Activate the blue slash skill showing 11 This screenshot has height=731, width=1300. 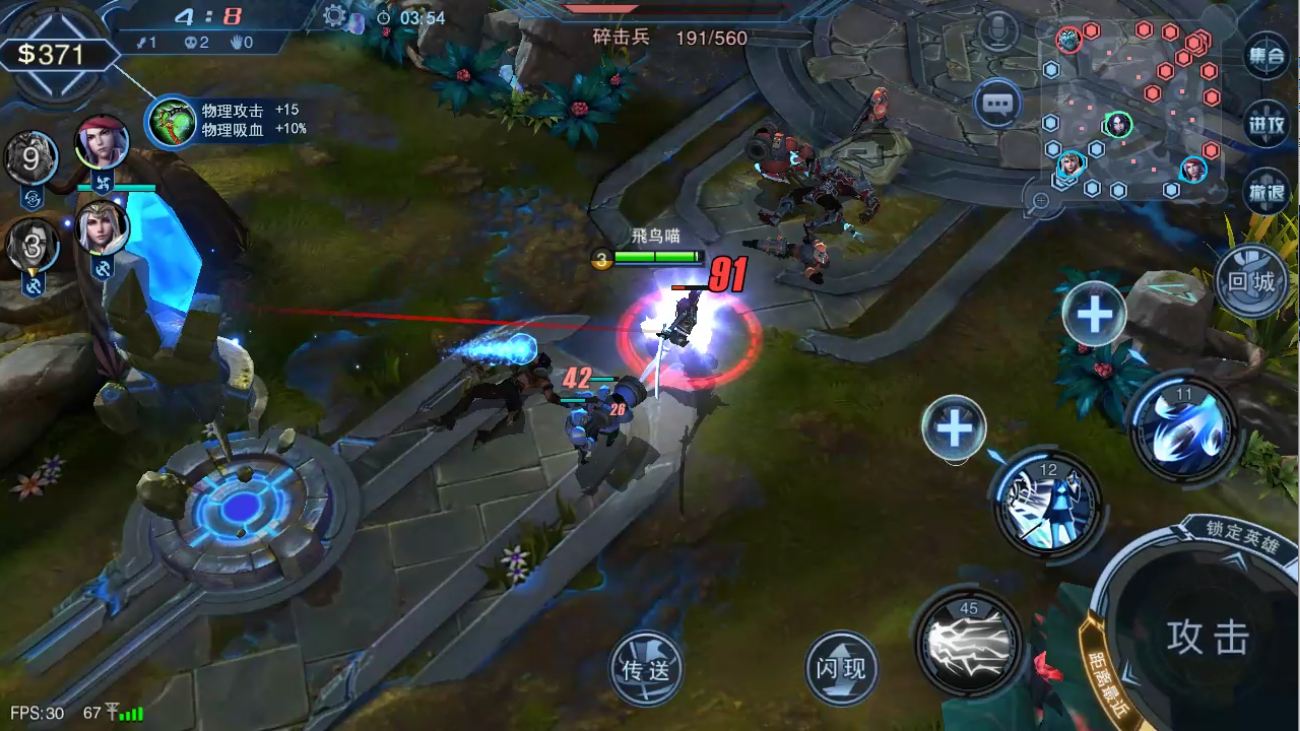pyautogui.click(x=1184, y=427)
